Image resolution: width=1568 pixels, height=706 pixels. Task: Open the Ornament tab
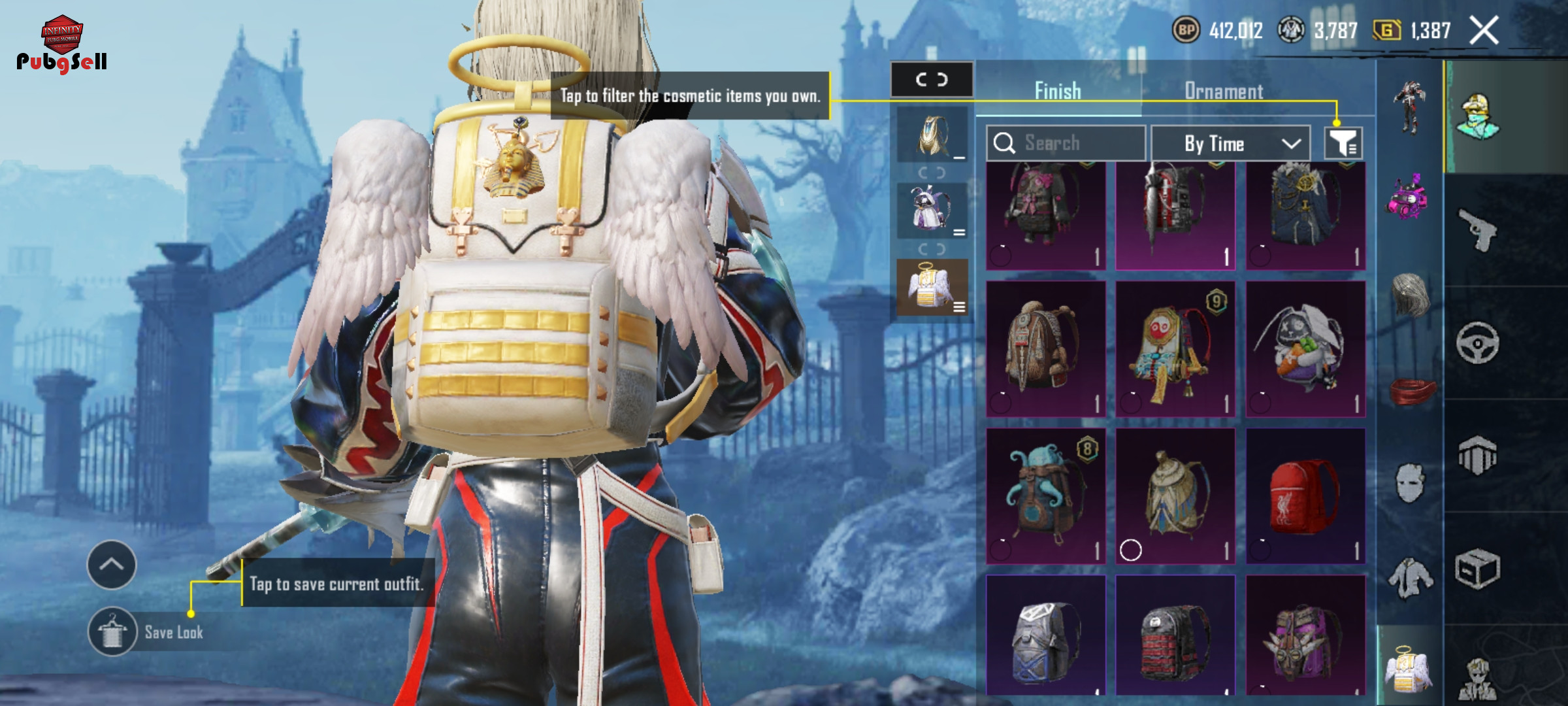click(1224, 91)
